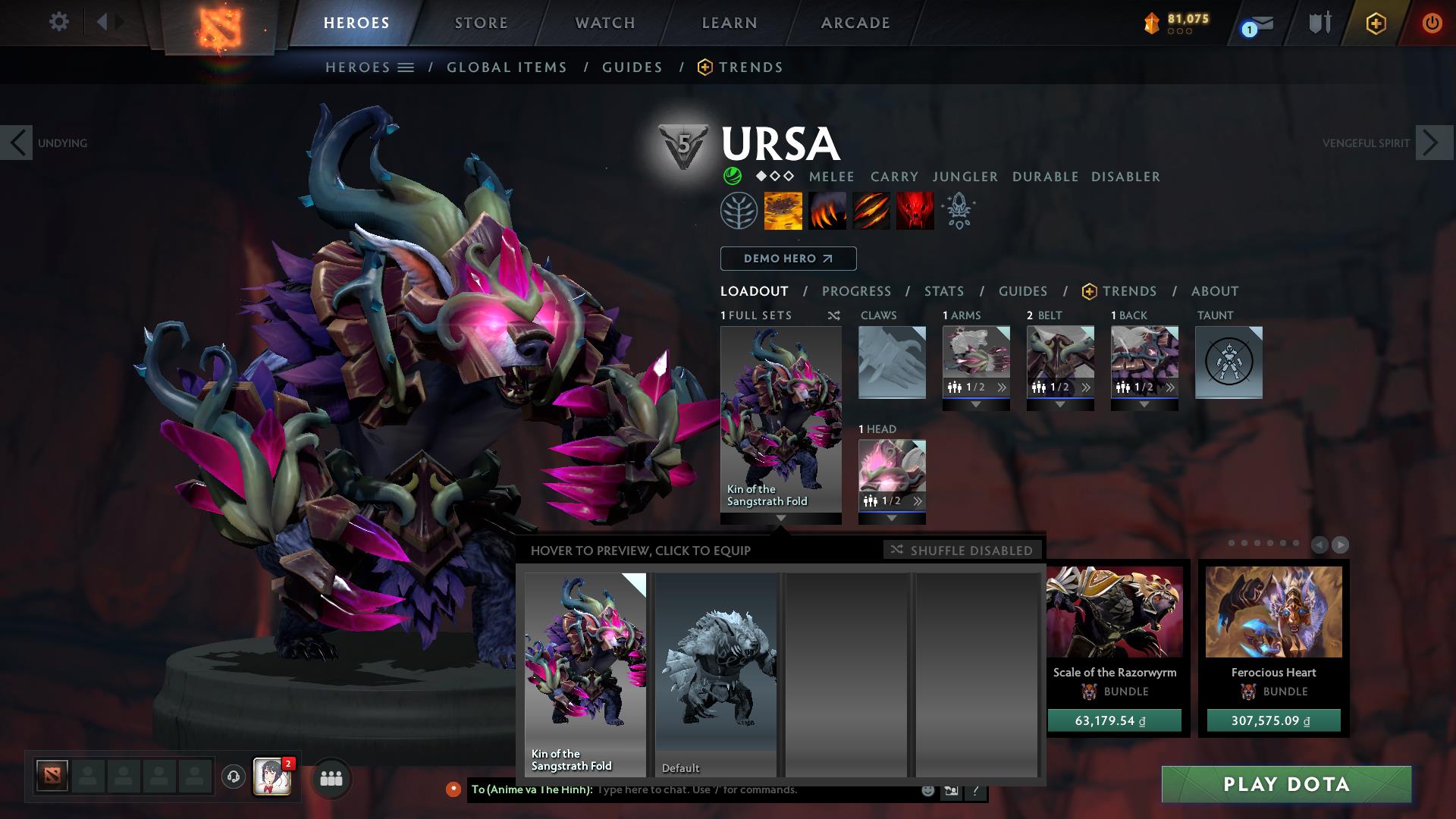Click the DEMO HERO button
This screenshot has width=1456, height=819.
(787, 258)
